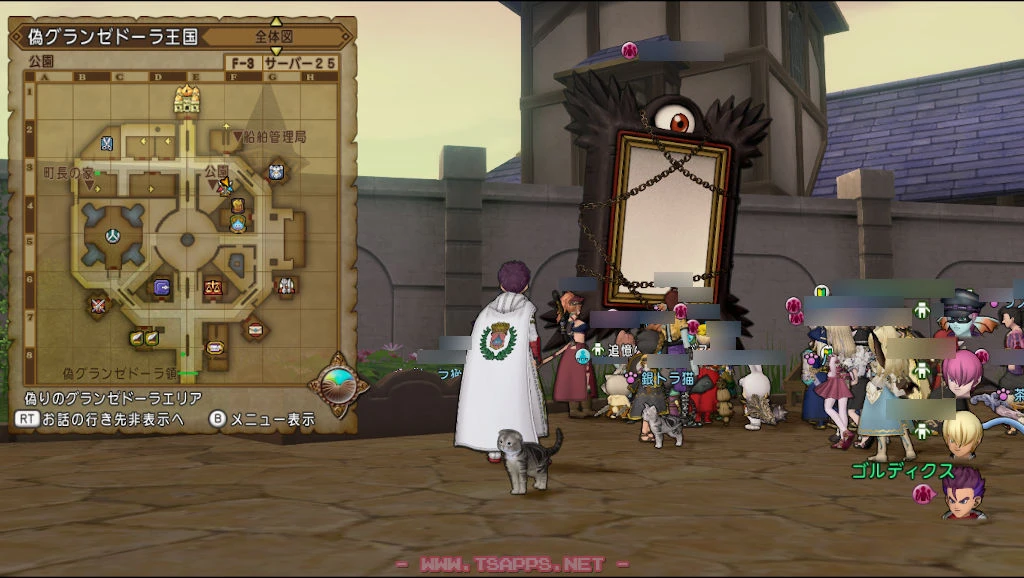The width and height of the screenshot is (1024, 578).
Task: Click the armor shop icon on map
Action: (286, 286)
